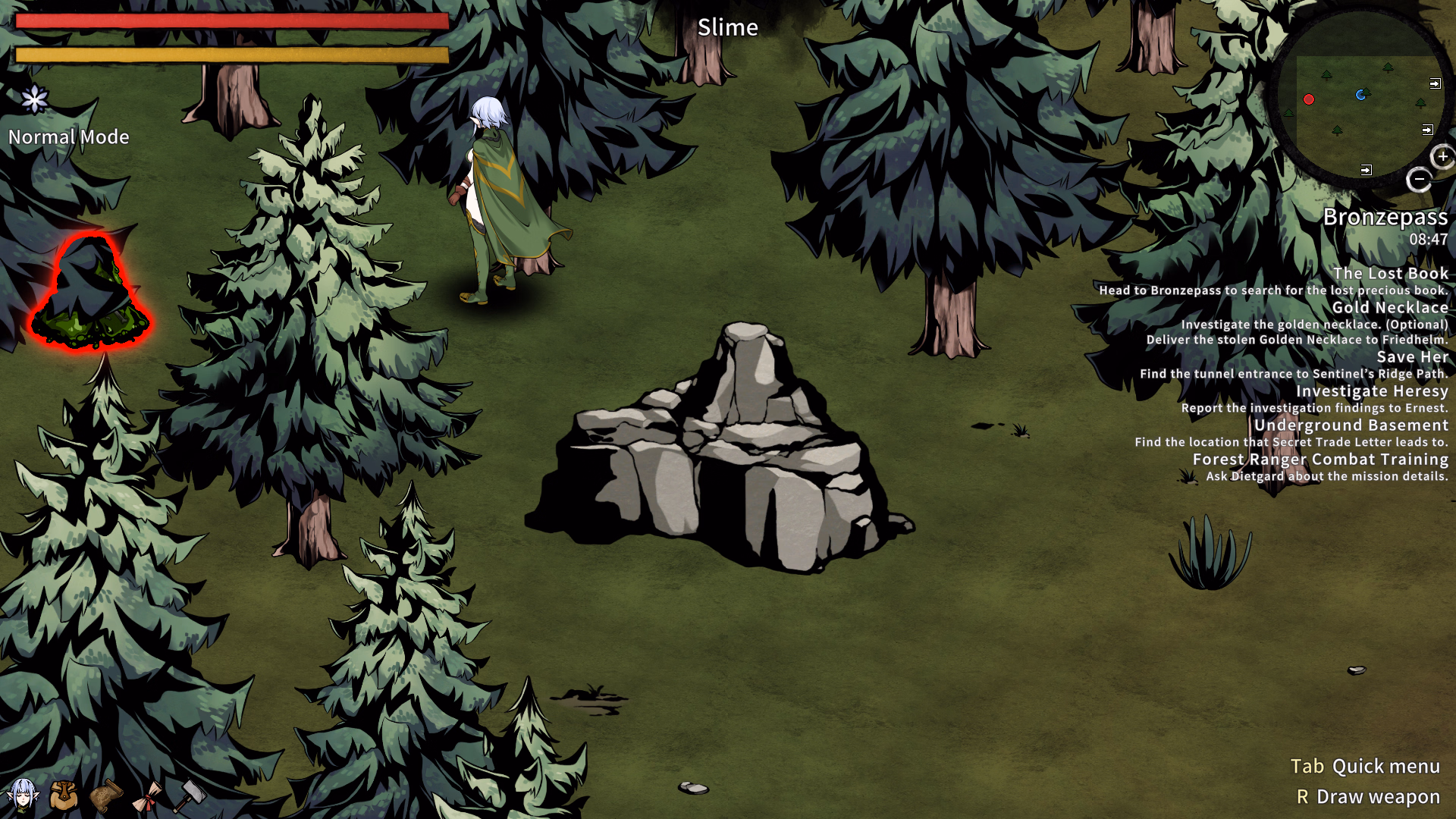
Task: Select The Lost Book quest entry
Action: click(x=1390, y=273)
